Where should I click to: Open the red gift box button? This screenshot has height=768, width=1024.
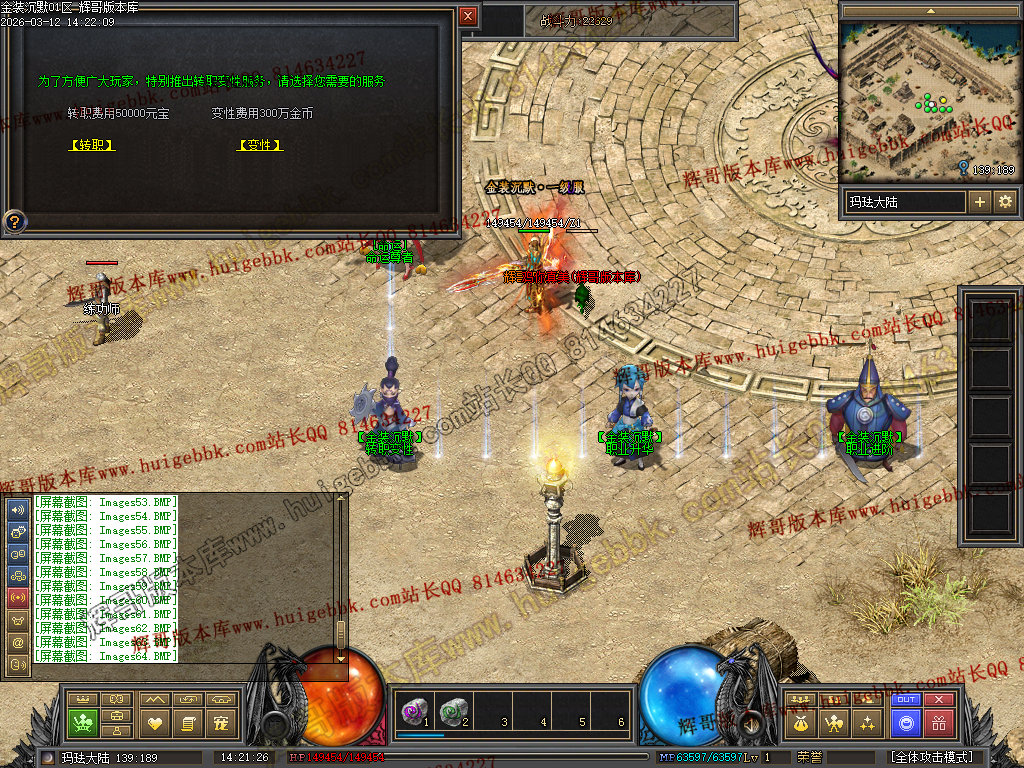pos(938,722)
